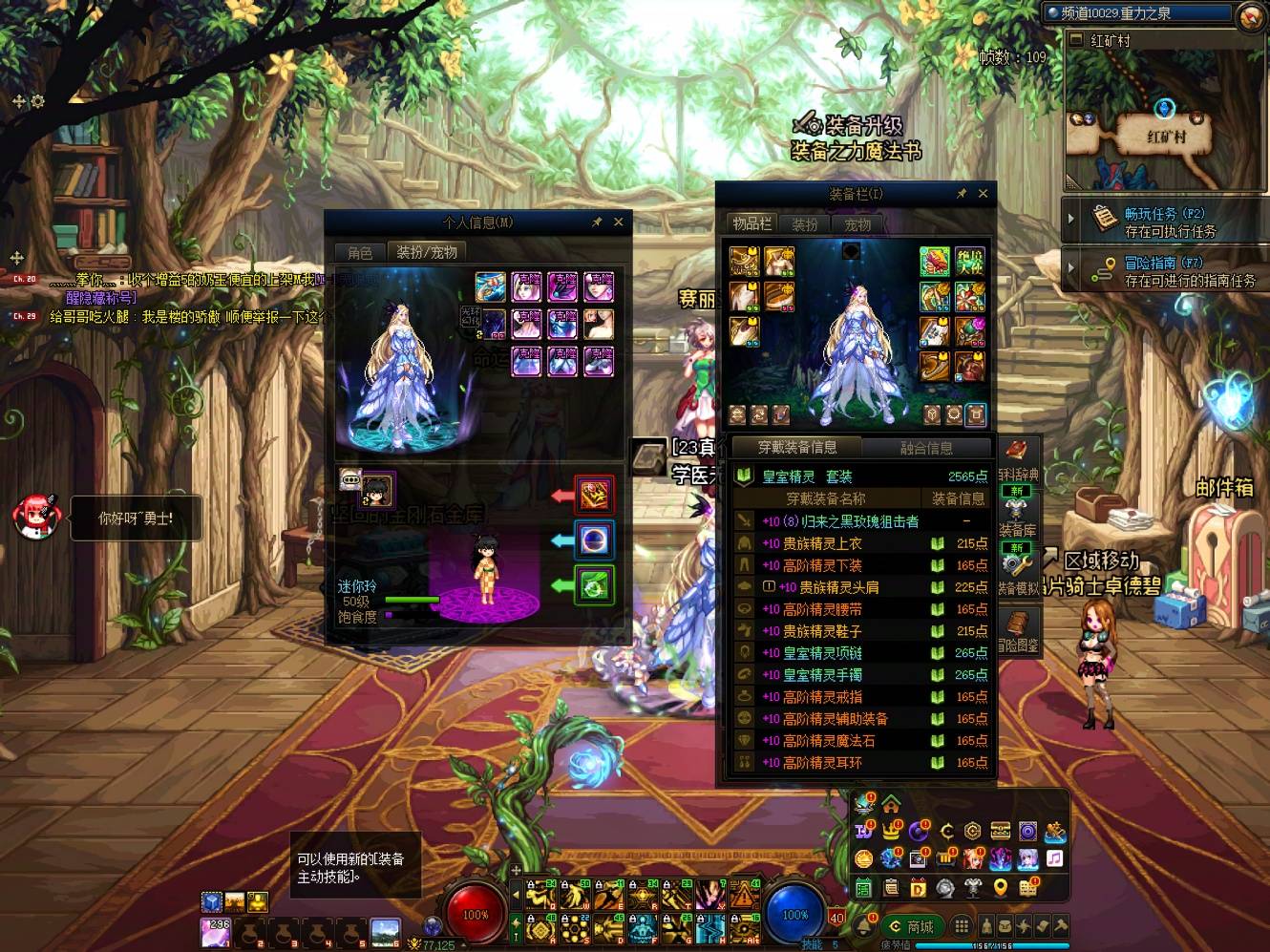Select the 装扮/宠物 tab
Viewport: 1270px width, 952px height.
point(426,252)
